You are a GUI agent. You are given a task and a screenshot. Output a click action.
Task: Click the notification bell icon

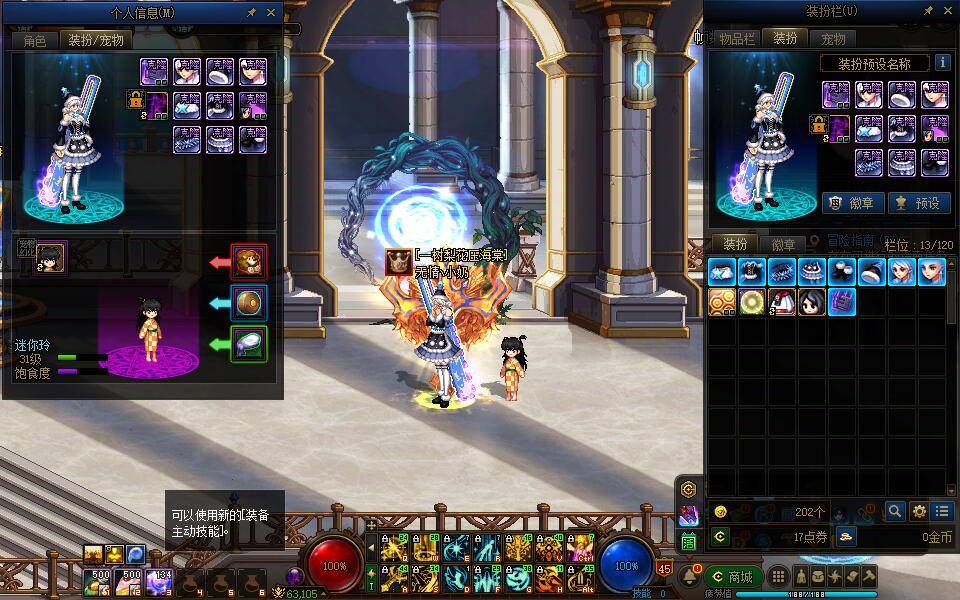click(690, 577)
